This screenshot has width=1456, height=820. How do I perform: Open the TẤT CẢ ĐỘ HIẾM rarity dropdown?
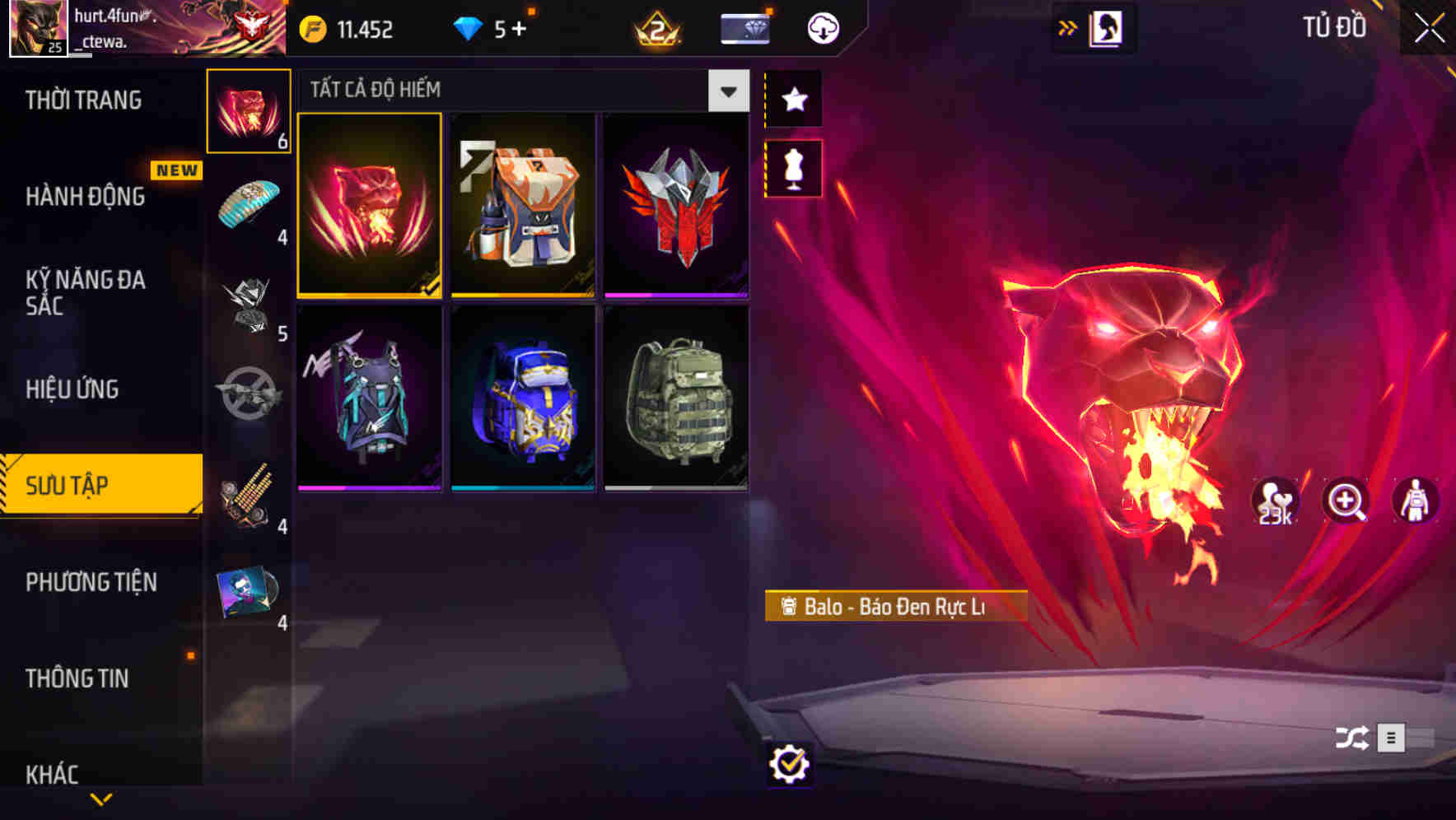pyautogui.click(x=726, y=91)
